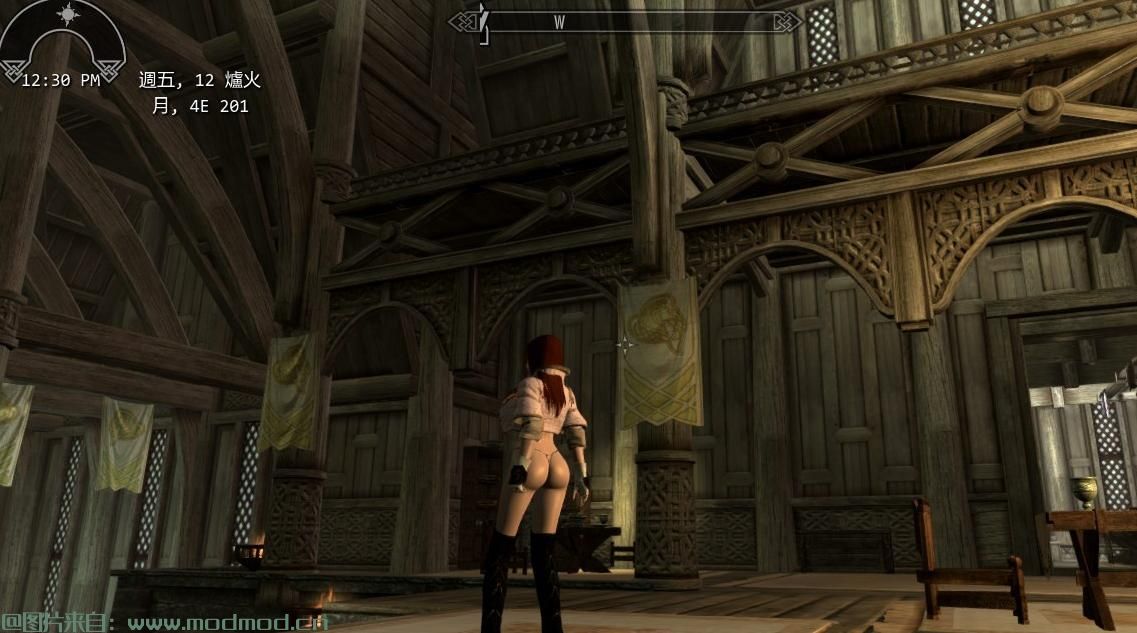
Task: Select the sun dial clock widget
Action: (63, 42)
